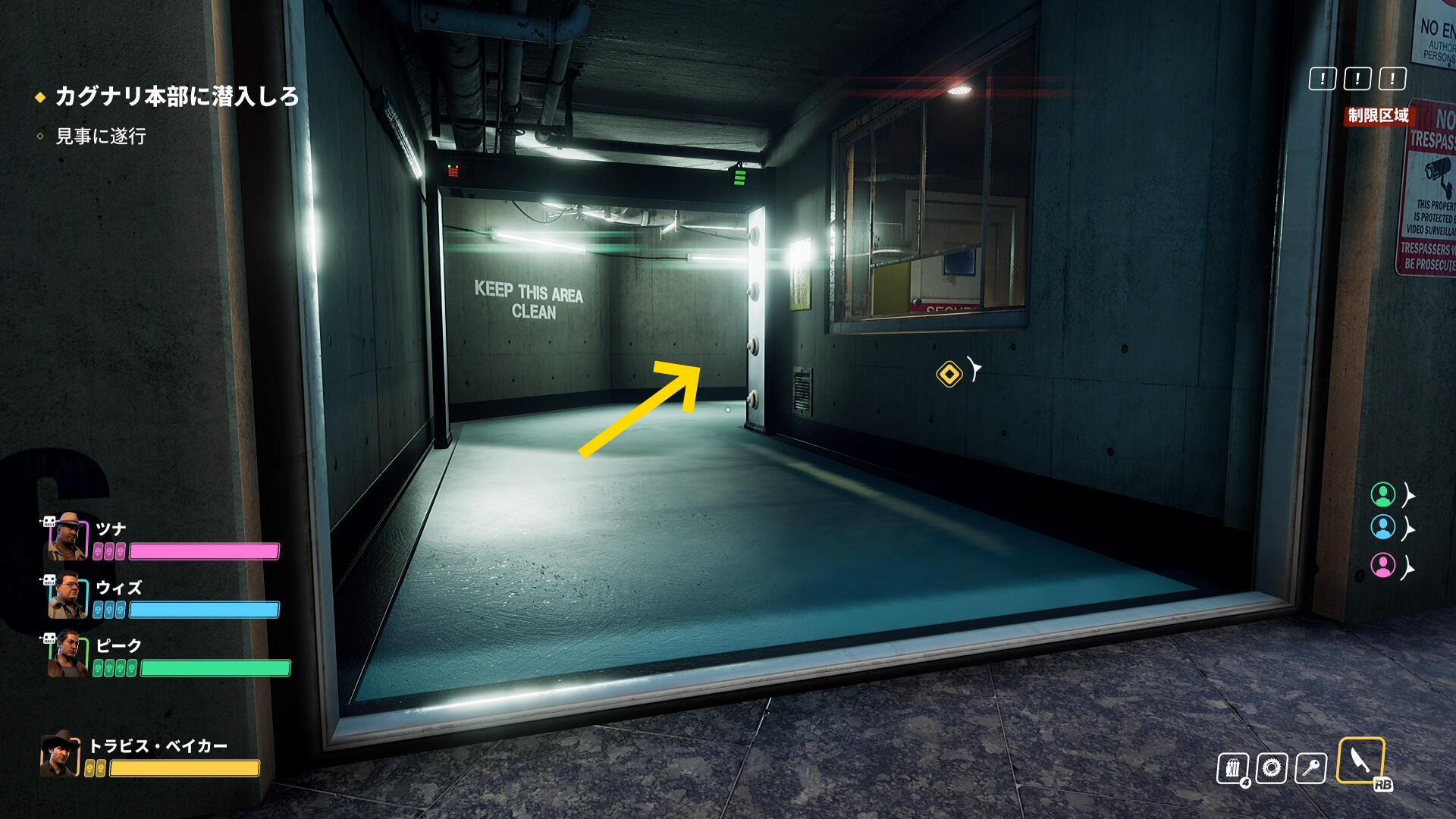The height and width of the screenshot is (819, 1456).
Task: Click トラビス・ベイカー's character portrait
Action: pyautogui.click(x=60, y=754)
